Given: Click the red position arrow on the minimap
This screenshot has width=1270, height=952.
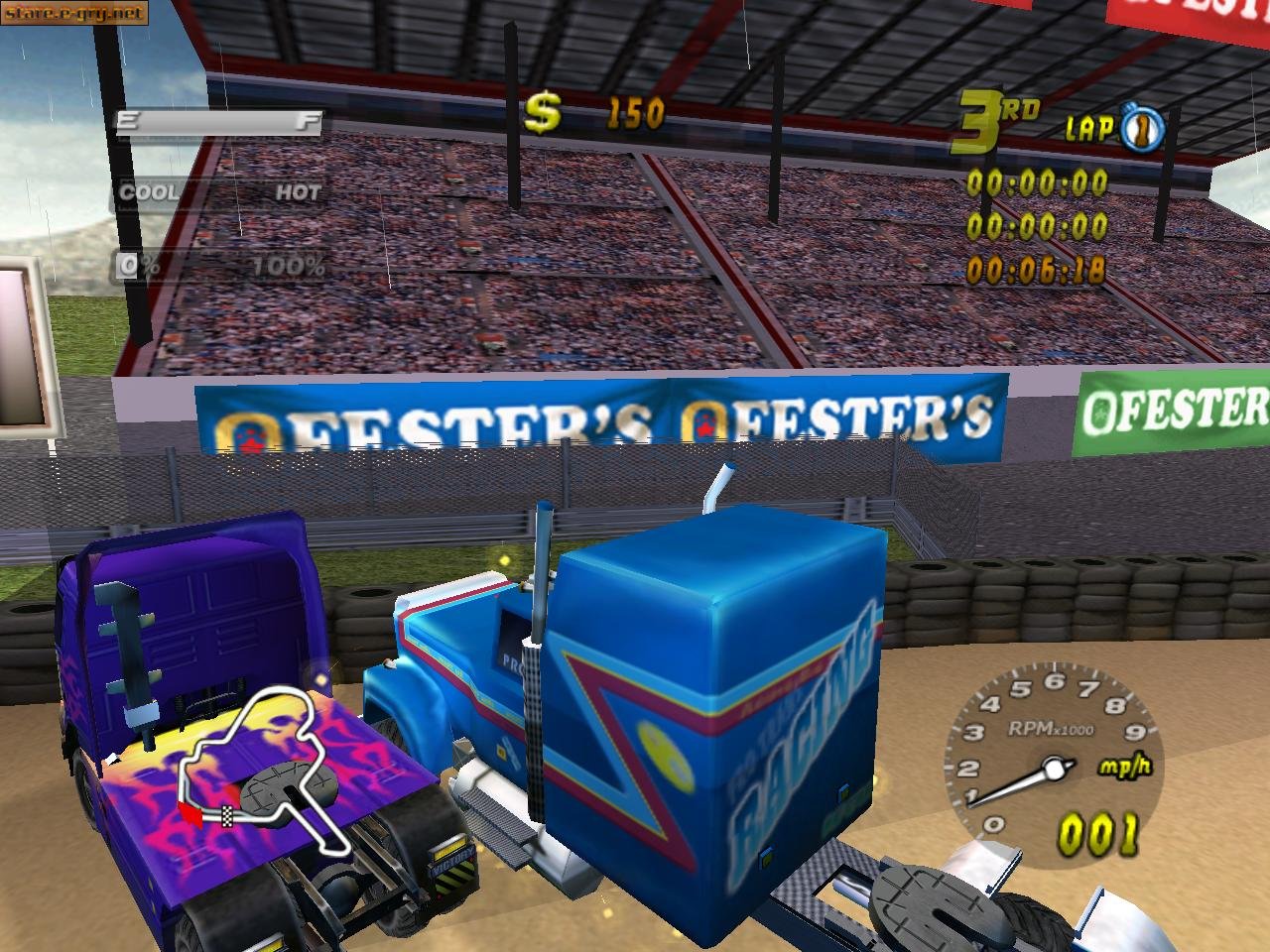Looking at the screenshot, I should click(191, 815).
